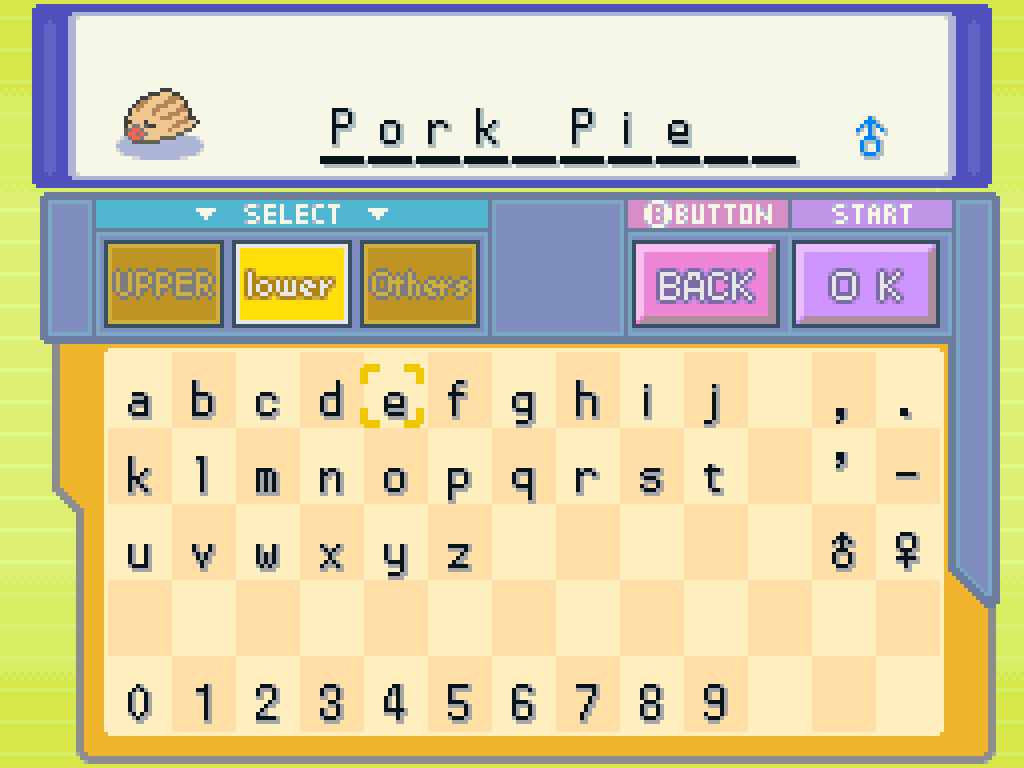Screen dimensions: 1024x768
Task: Insert the female symbol character
Action: click(907, 551)
